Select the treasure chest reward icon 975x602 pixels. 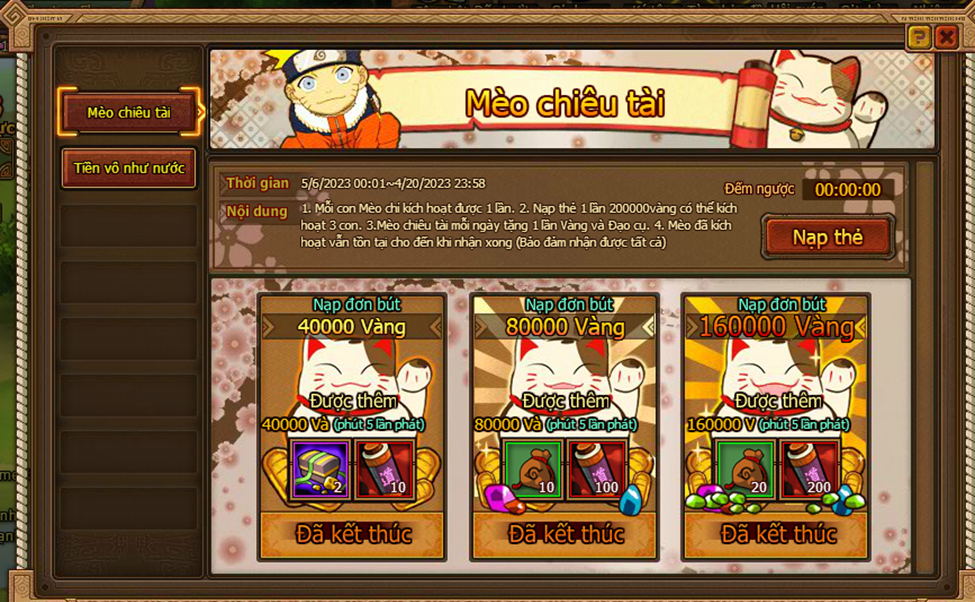tap(320, 470)
